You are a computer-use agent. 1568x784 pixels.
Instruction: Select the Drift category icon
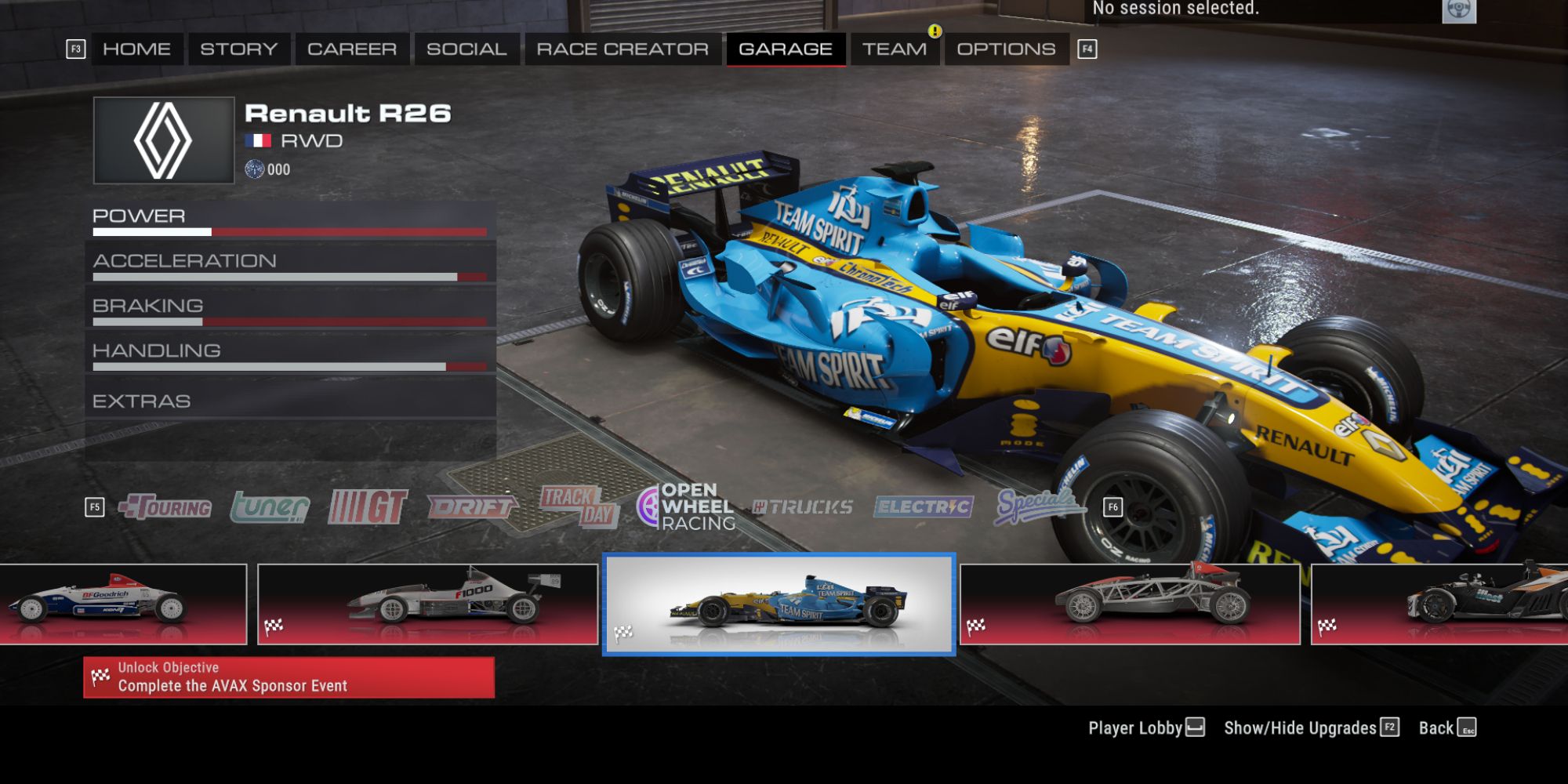tap(470, 507)
